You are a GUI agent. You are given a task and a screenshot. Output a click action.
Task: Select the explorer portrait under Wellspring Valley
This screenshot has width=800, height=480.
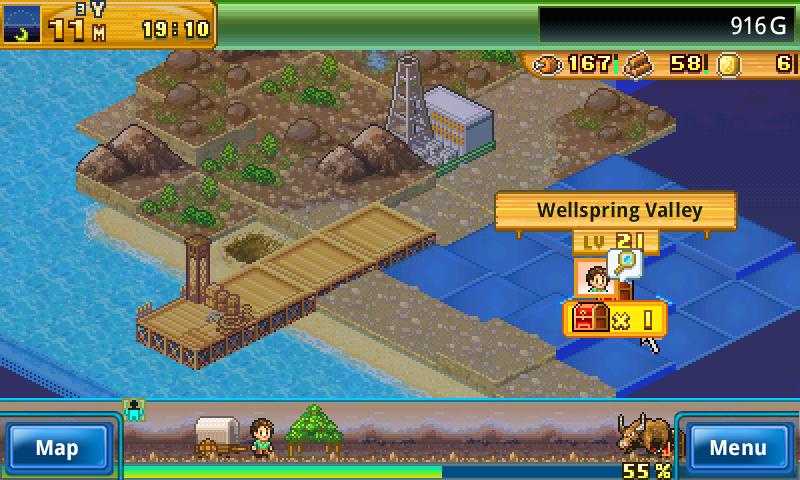593,279
